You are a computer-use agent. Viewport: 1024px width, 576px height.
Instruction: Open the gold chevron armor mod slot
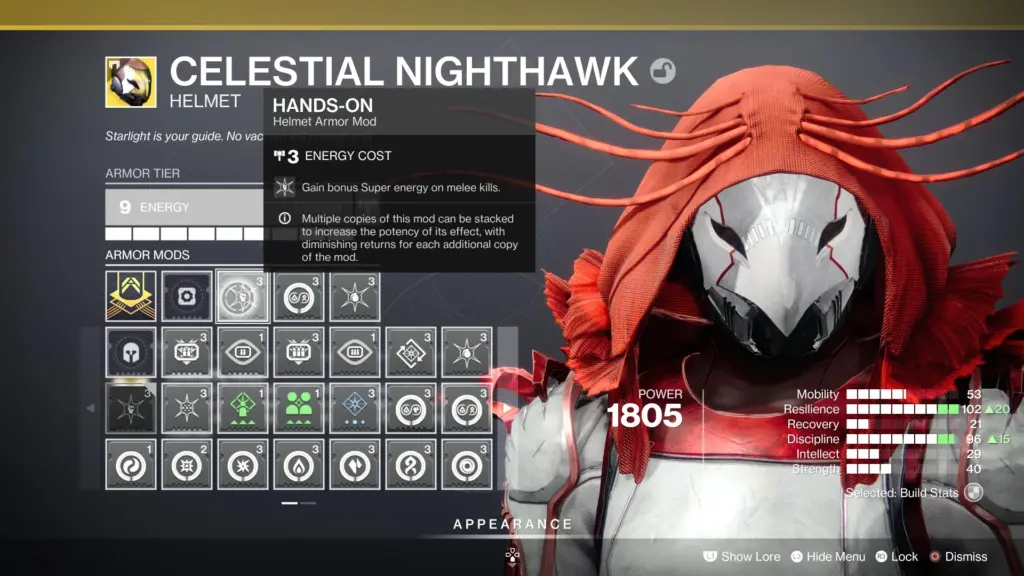(x=131, y=297)
